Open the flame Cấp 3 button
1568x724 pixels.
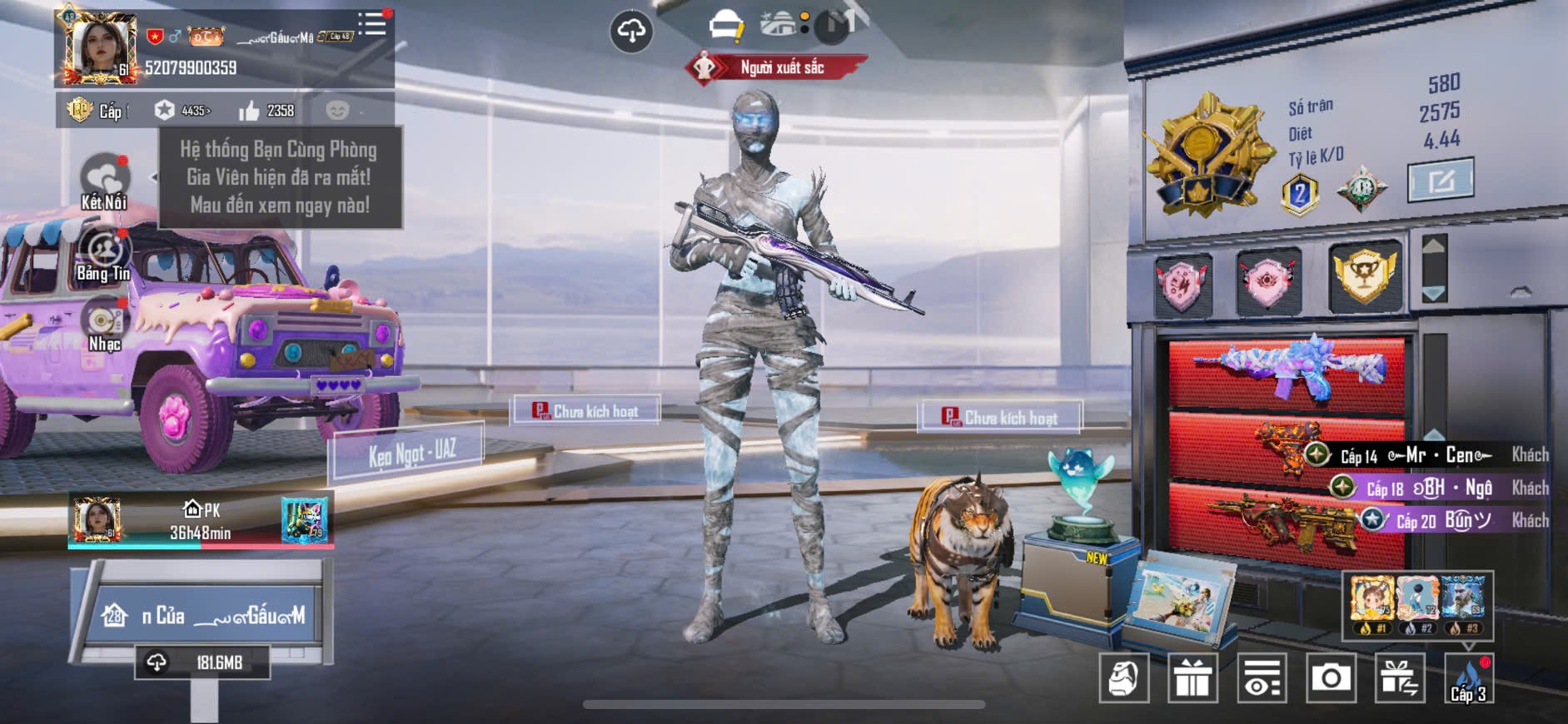pos(1468,678)
